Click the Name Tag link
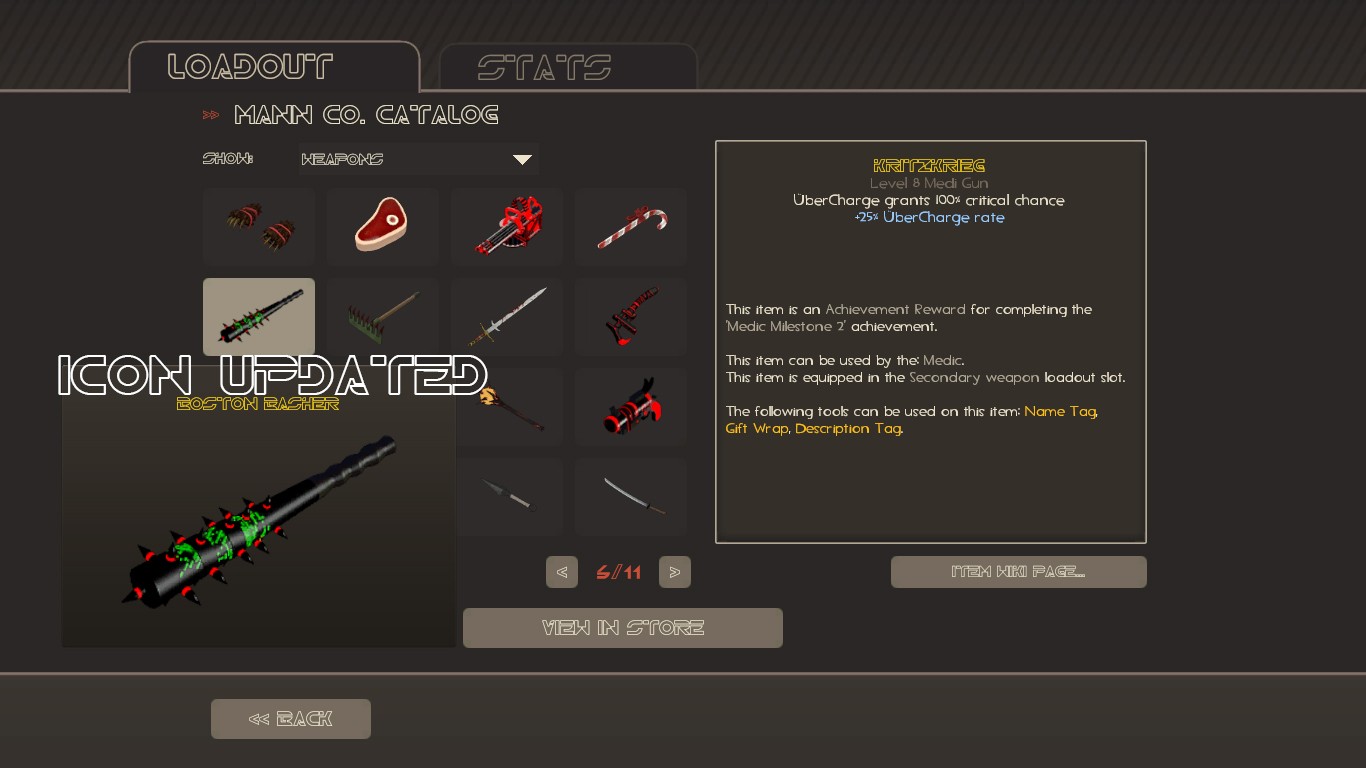The height and width of the screenshot is (768, 1366). point(1059,411)
